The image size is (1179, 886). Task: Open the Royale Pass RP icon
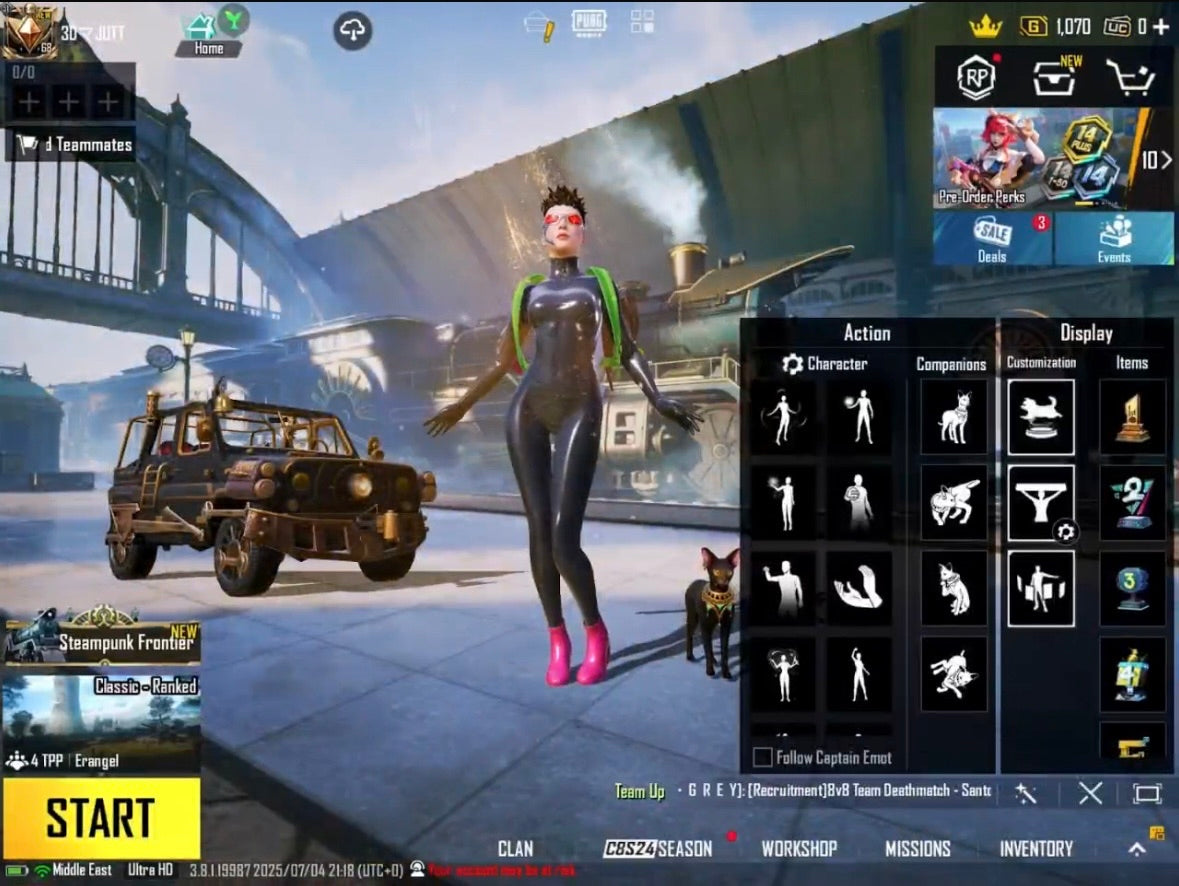coord(976,78)
